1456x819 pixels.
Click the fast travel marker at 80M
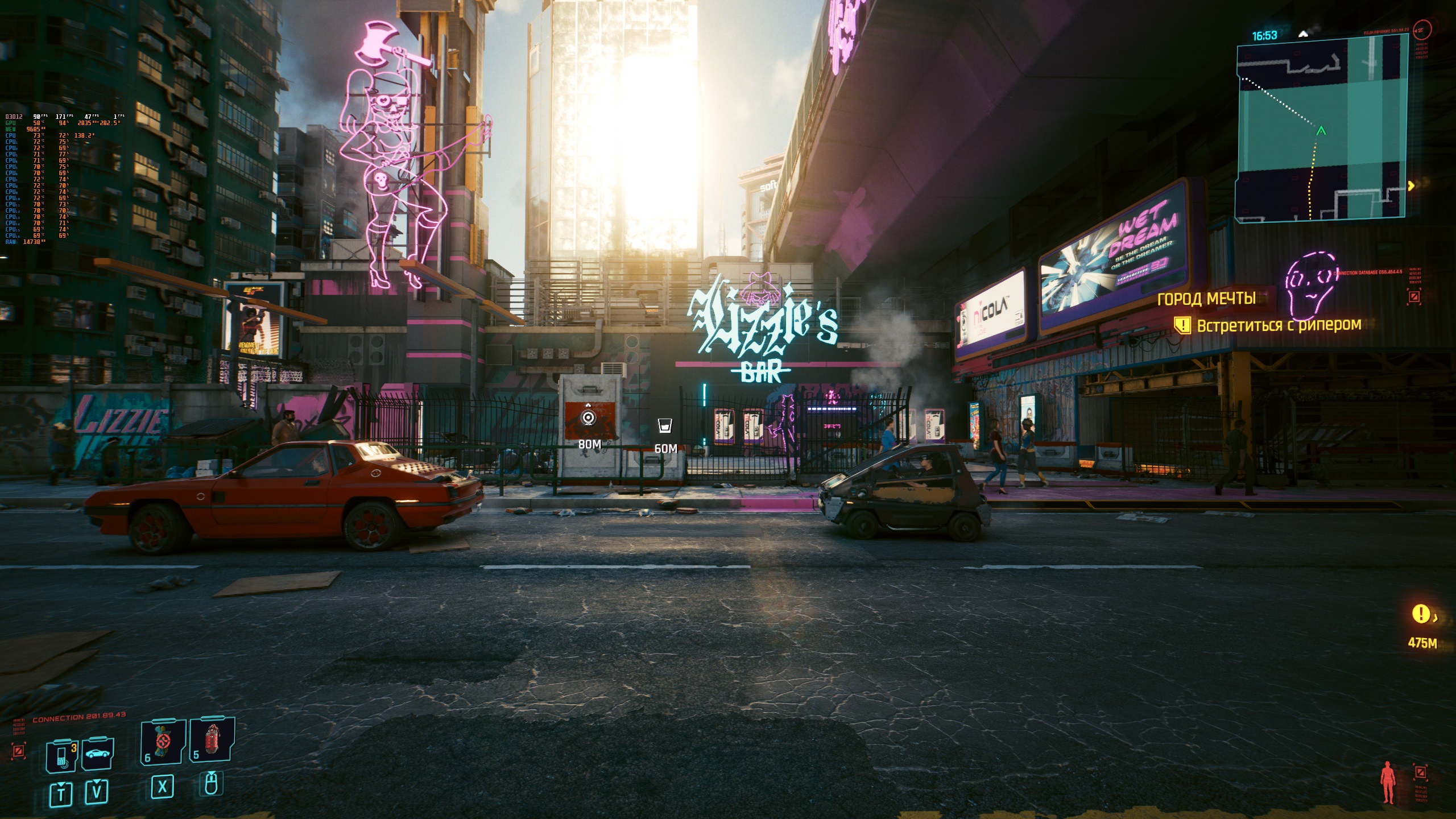589,419
